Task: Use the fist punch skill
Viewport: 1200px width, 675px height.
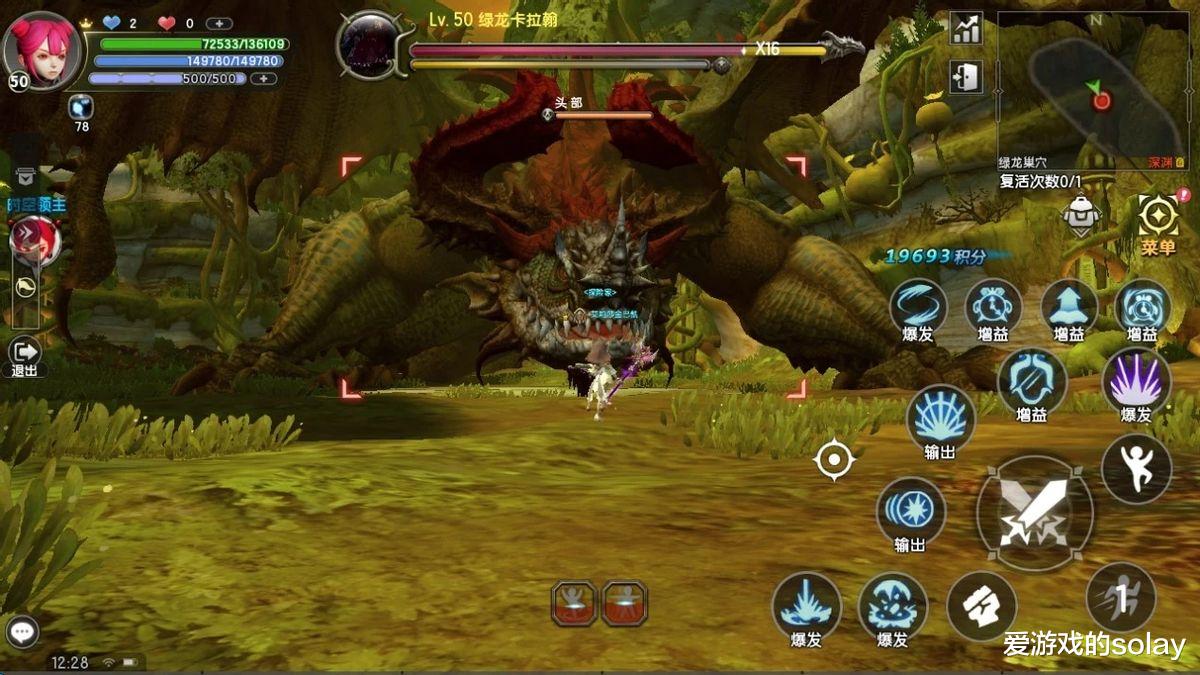Action: click(x=981, y=606)
